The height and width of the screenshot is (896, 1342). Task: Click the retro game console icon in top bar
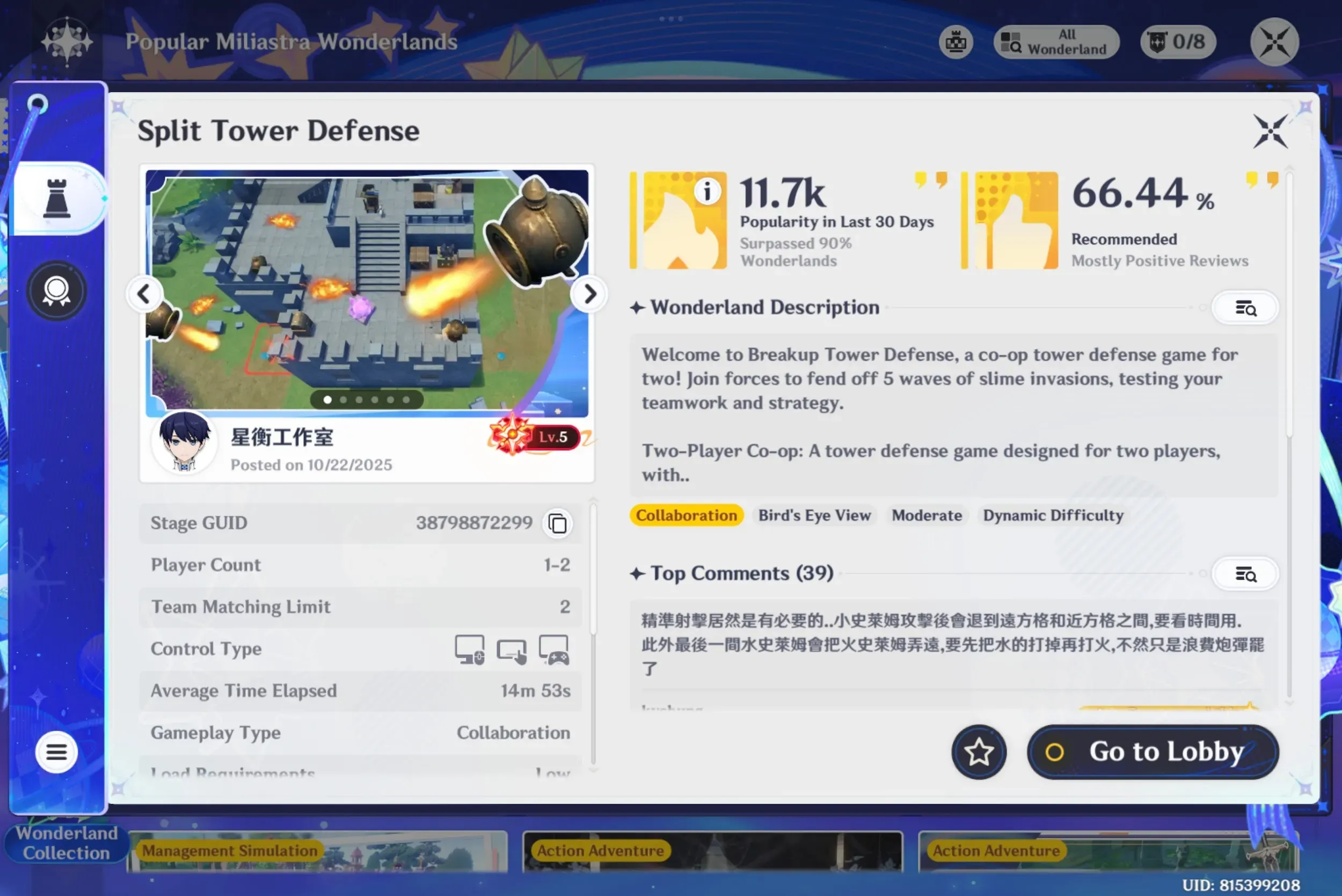tap(956, 42)
